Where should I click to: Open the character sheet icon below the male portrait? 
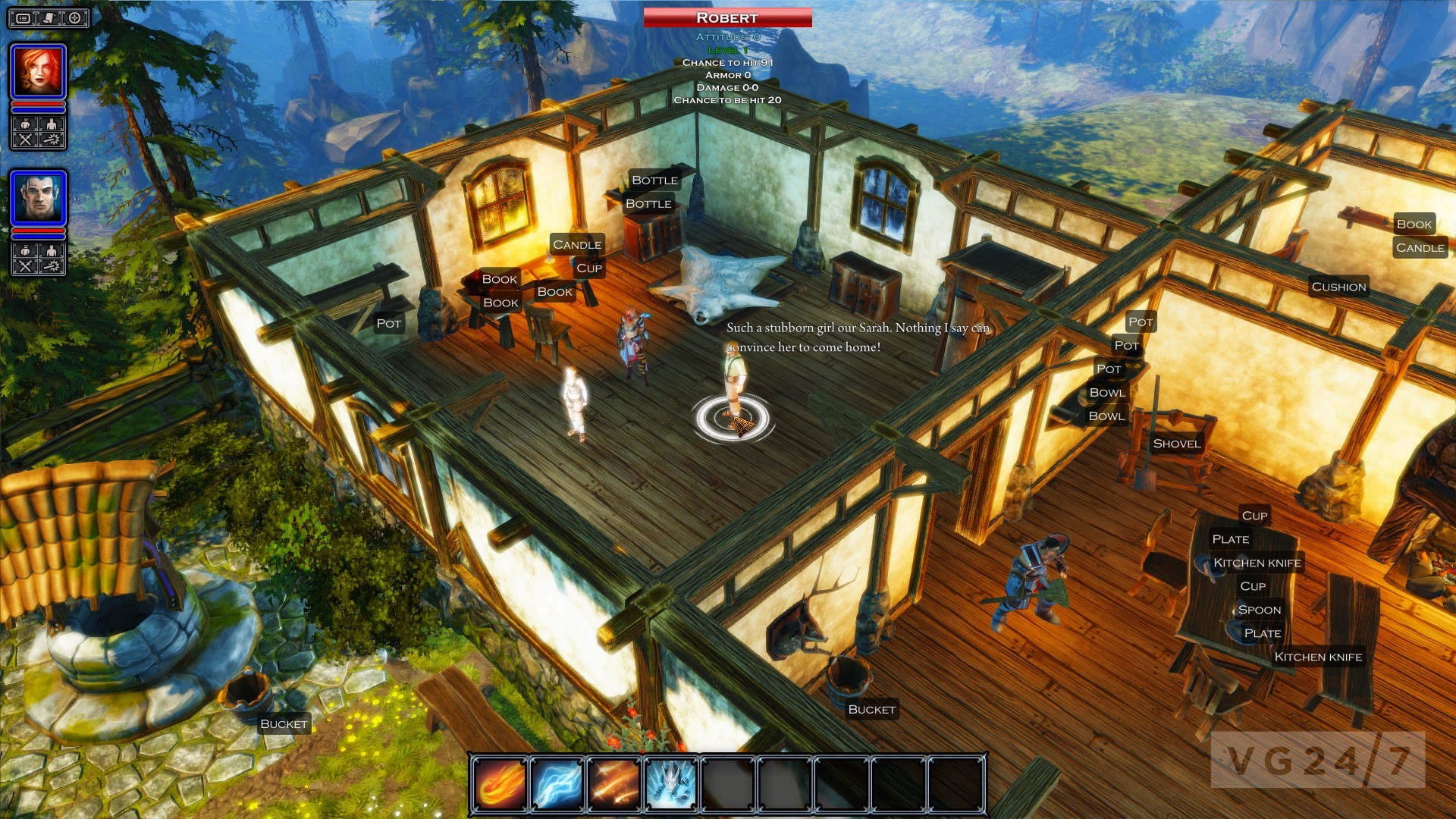[49, 249]
